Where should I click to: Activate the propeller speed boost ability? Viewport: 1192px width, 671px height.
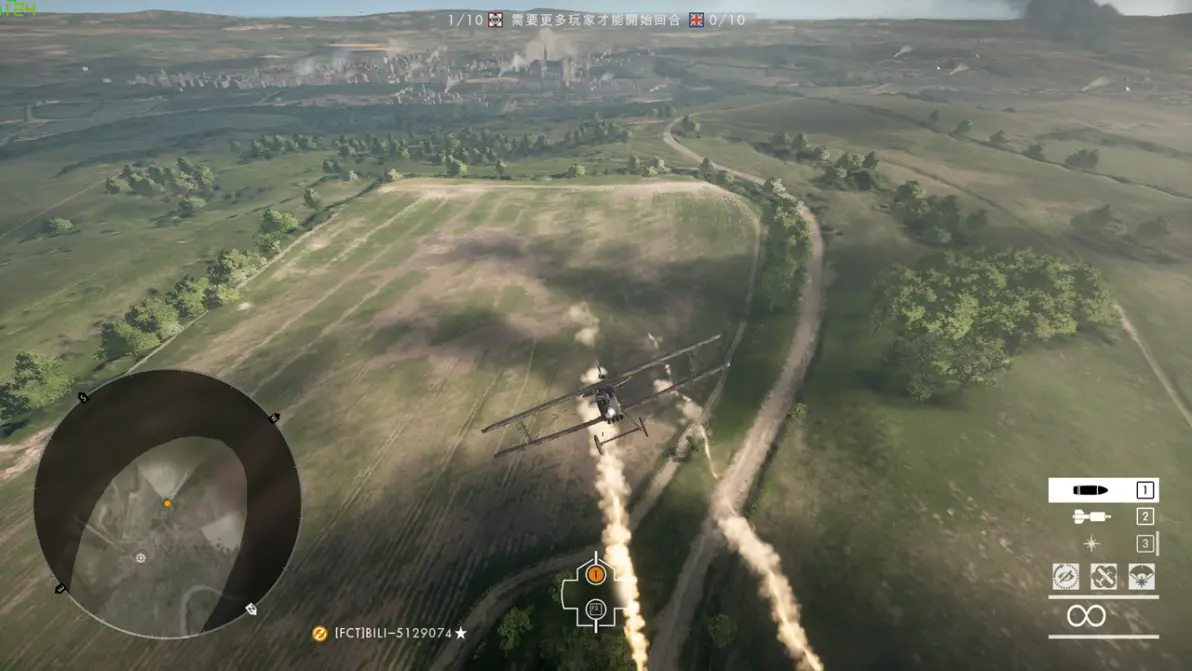pyautogui.click(x=1066, y=577)
